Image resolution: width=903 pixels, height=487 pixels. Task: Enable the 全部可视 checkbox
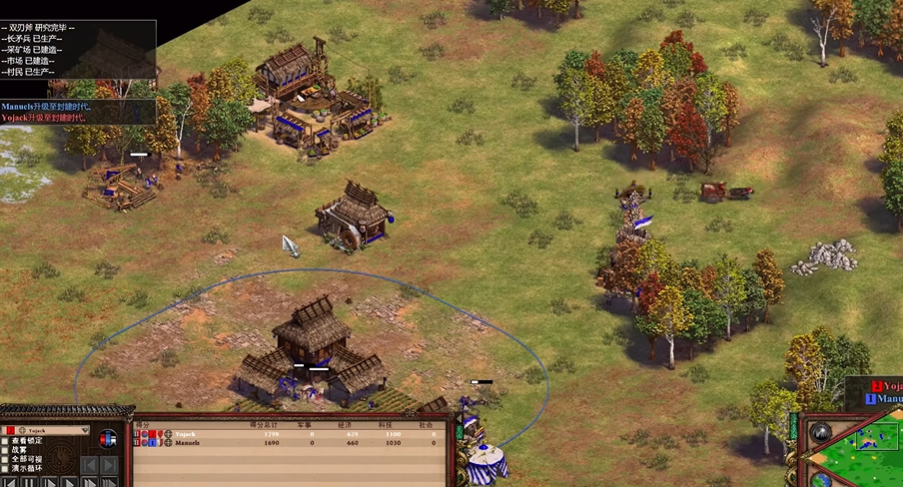coord(6,459)
